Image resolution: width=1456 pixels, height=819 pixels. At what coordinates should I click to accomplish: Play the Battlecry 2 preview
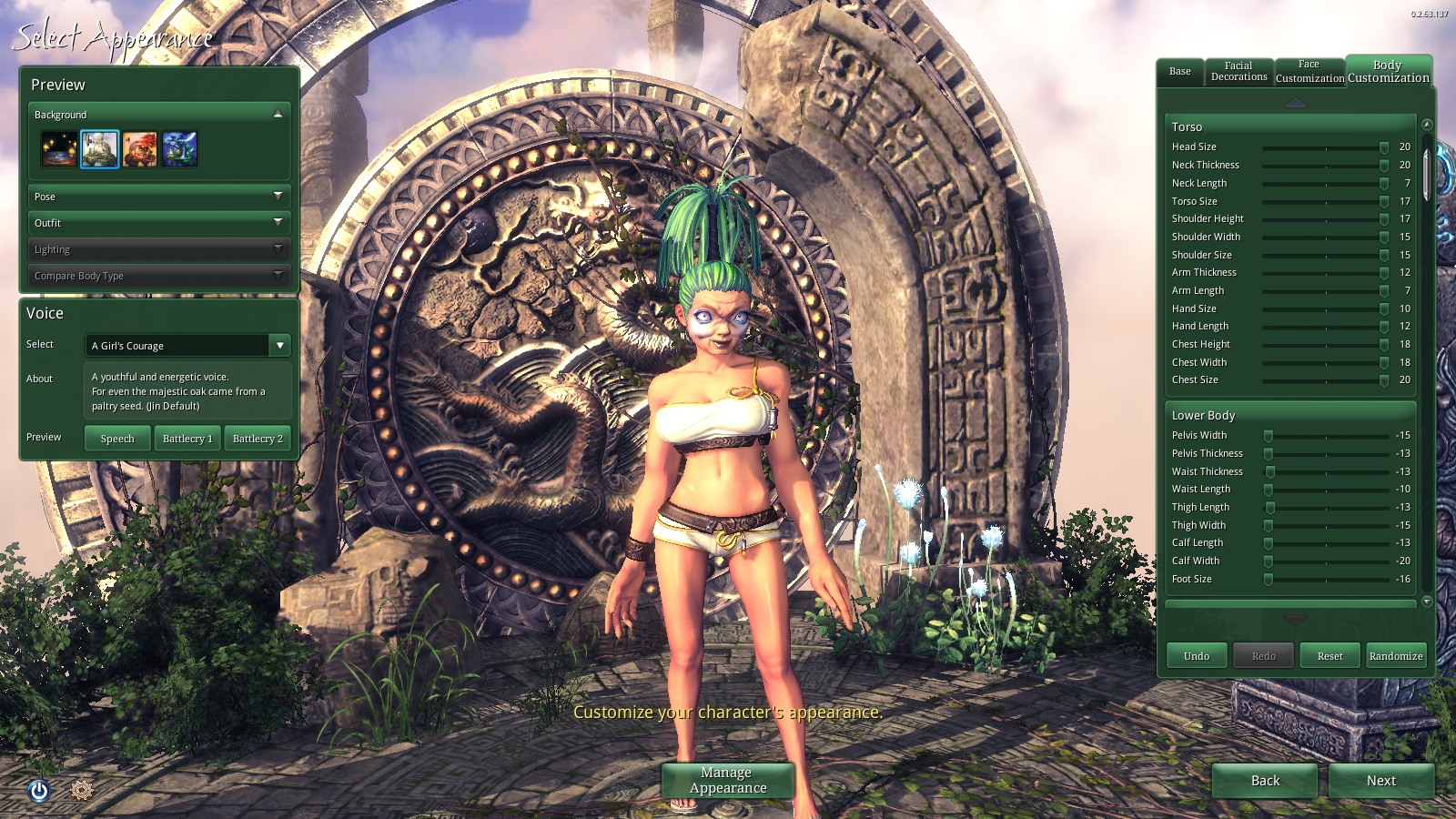point(258,439)
